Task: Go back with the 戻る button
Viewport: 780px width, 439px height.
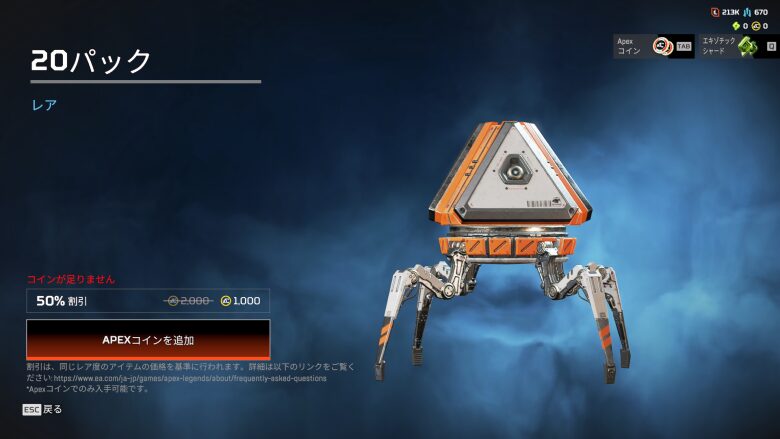Action: click(43, 409)
